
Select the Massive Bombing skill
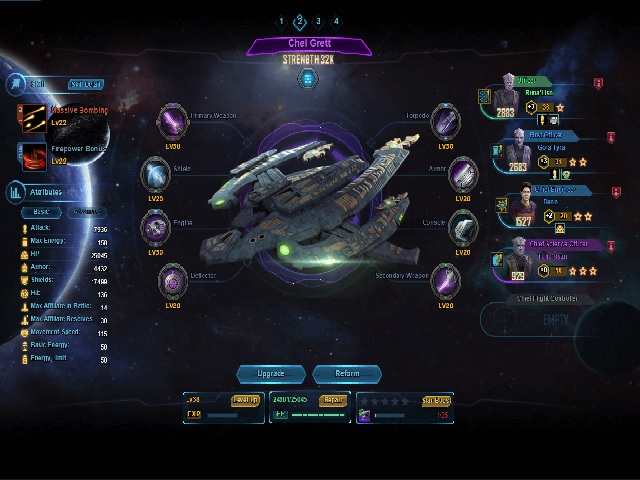(x=31, y=116)
